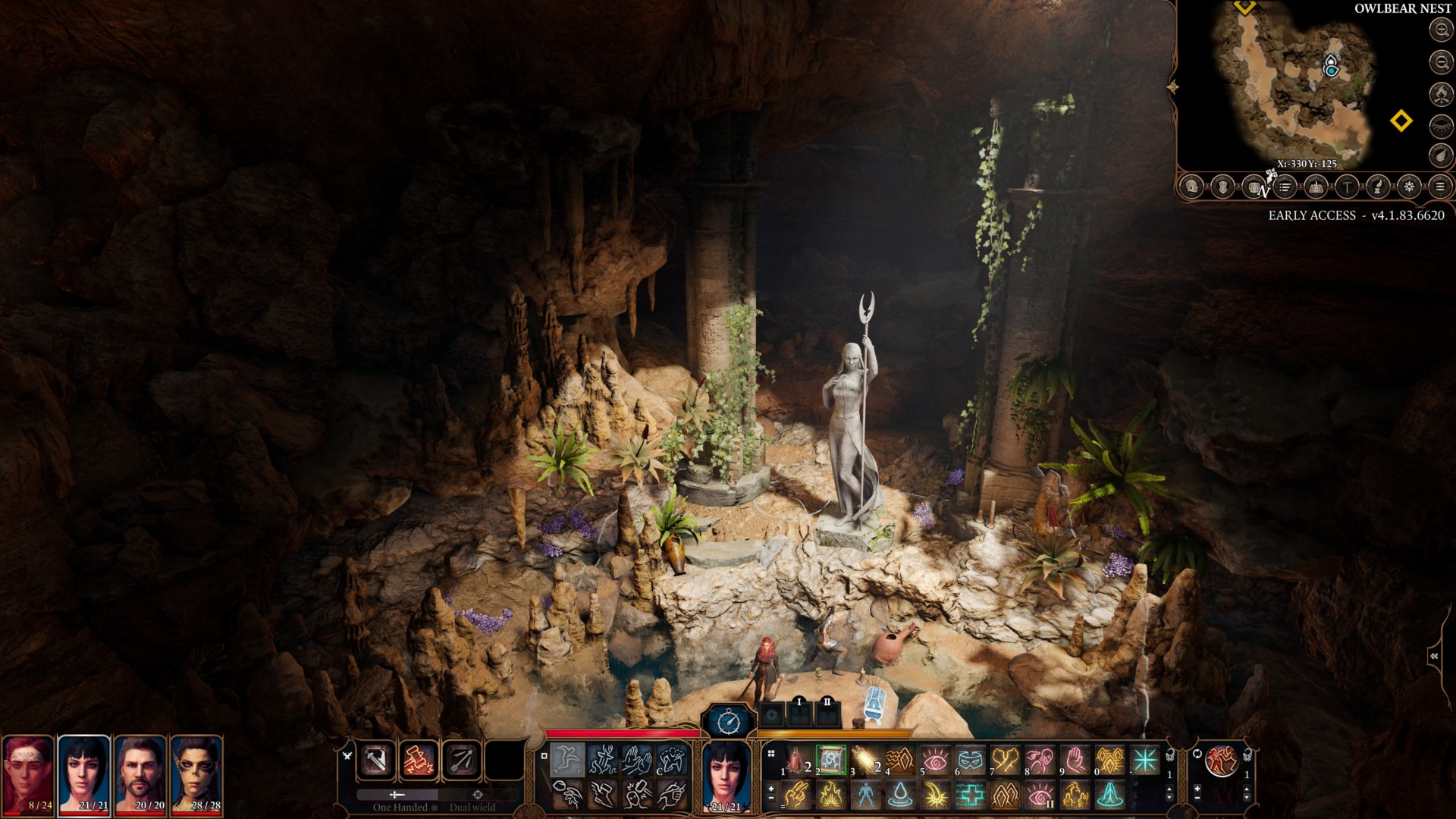Switch to Dual wield mode
This screenshot has width=1456, height=819.
(x=476, y=801)
